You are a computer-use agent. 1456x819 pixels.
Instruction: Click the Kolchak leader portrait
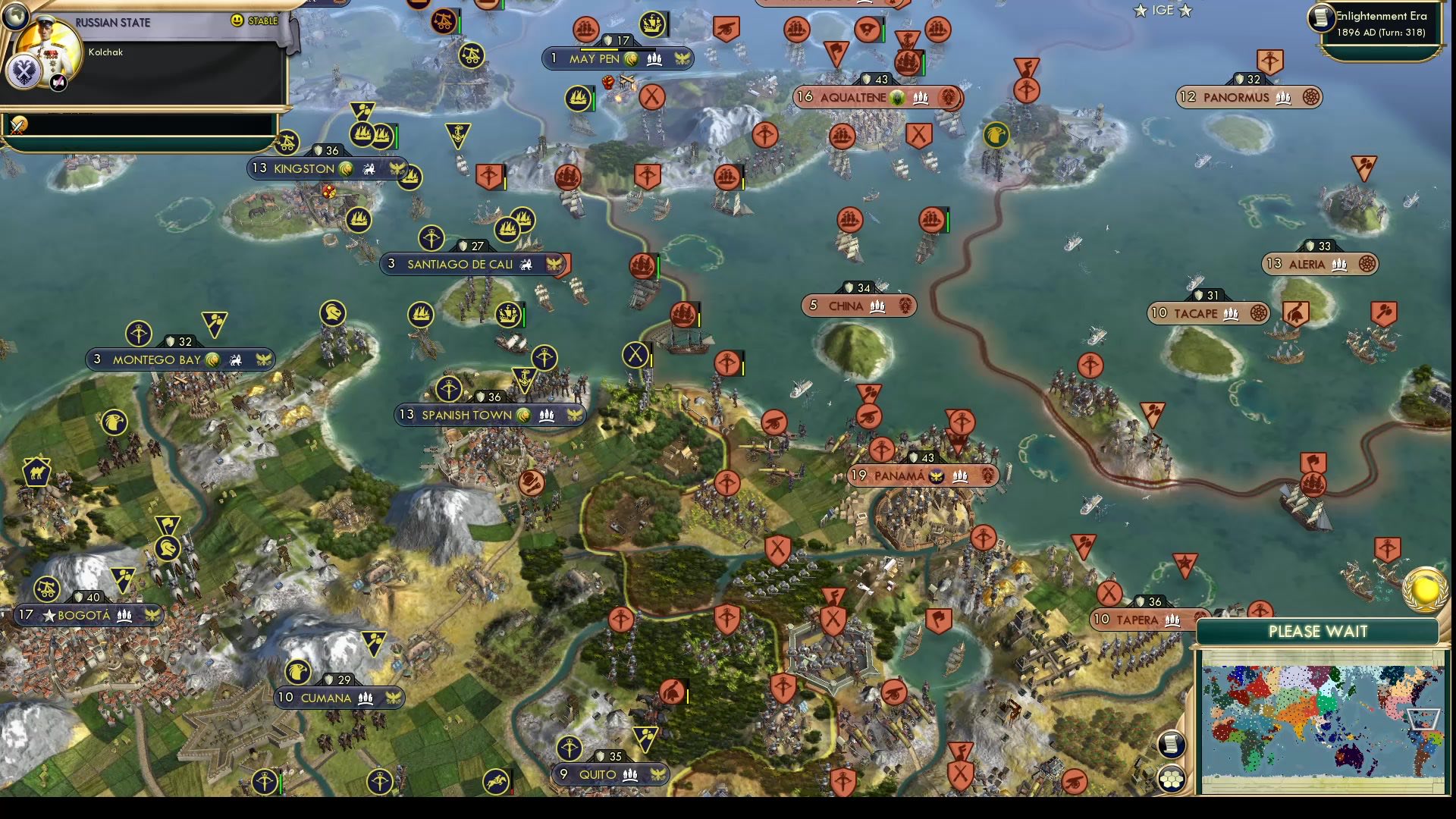coord(49,45)
